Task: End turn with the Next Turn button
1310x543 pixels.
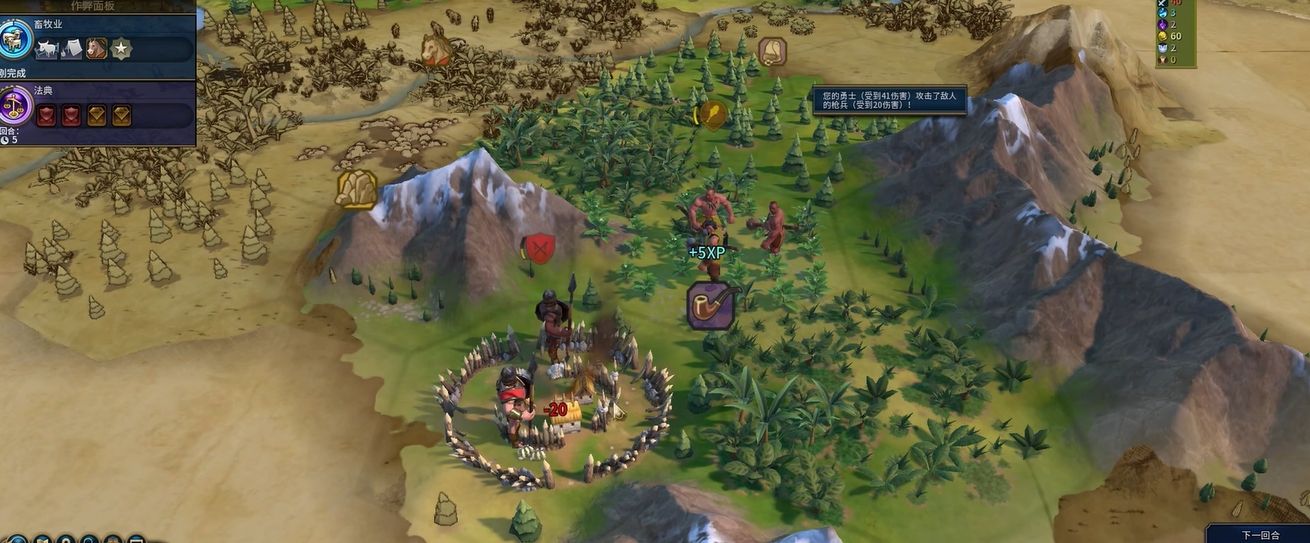Action: pos(1257,534)
